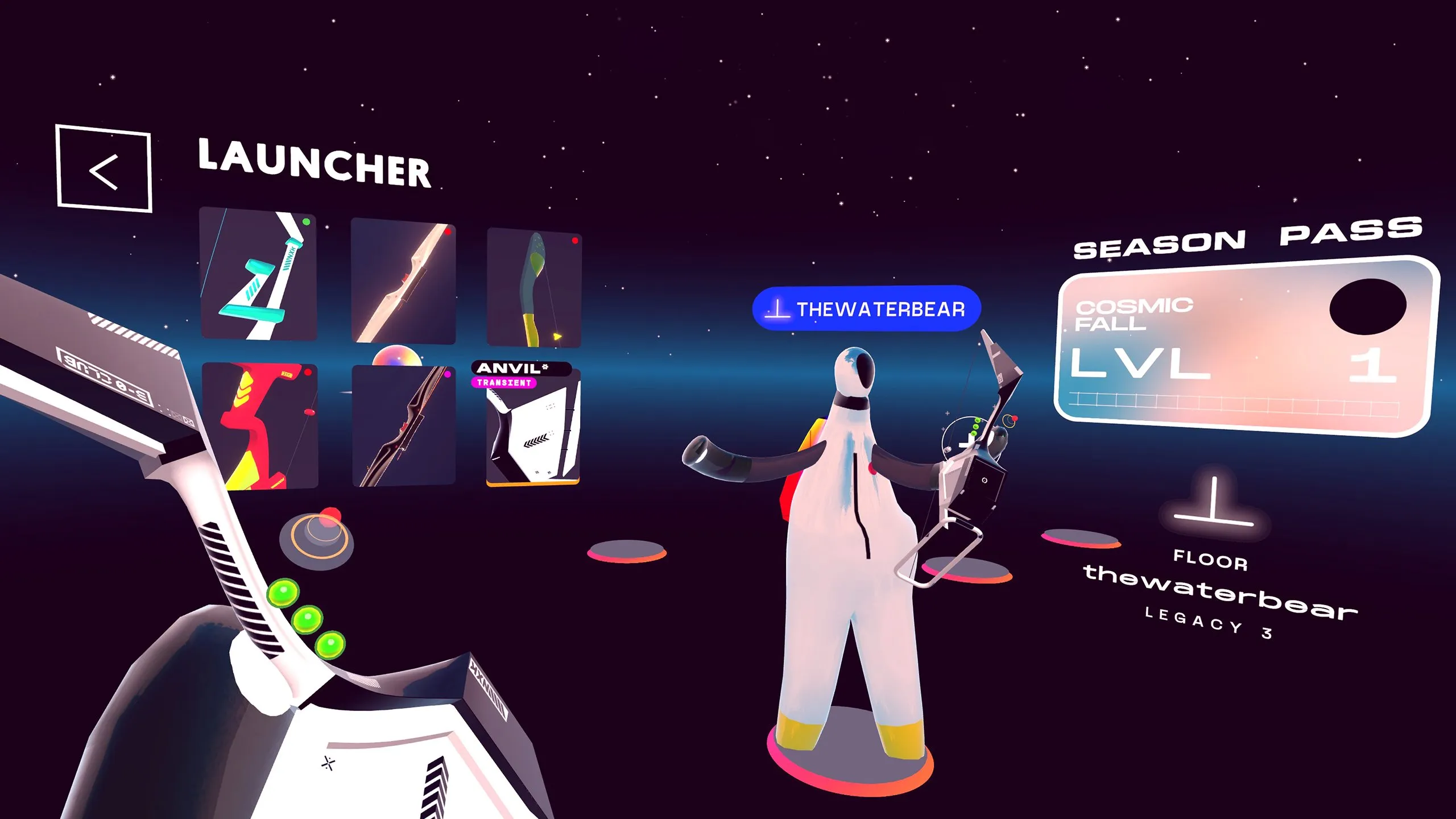Pick the green and yellow launcher skin
This screenshot has width=1456, height=819.
pos(534,288)
